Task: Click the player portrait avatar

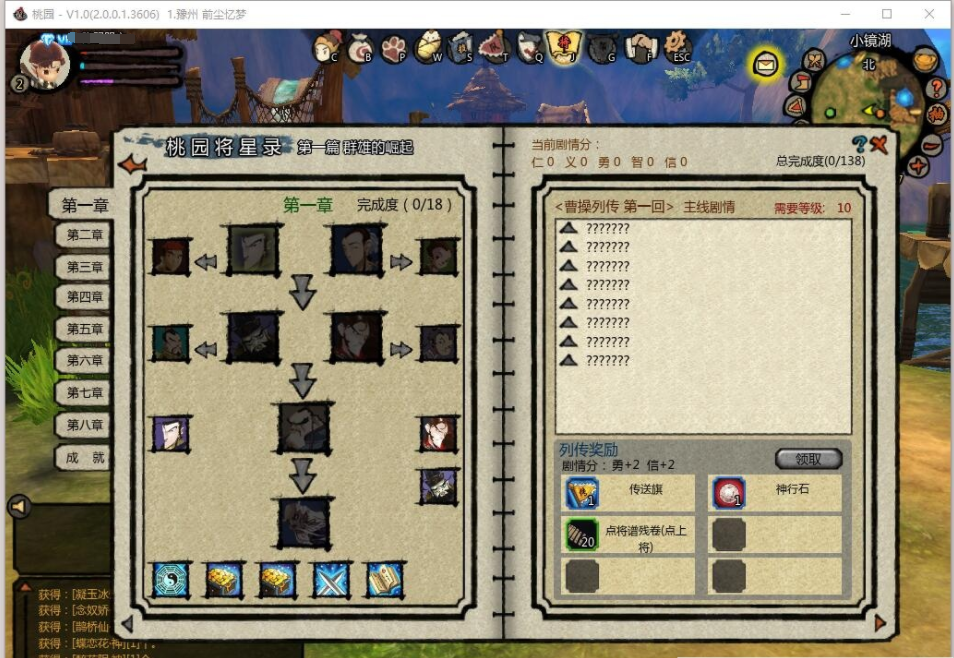Action: (x=45, y=62)
